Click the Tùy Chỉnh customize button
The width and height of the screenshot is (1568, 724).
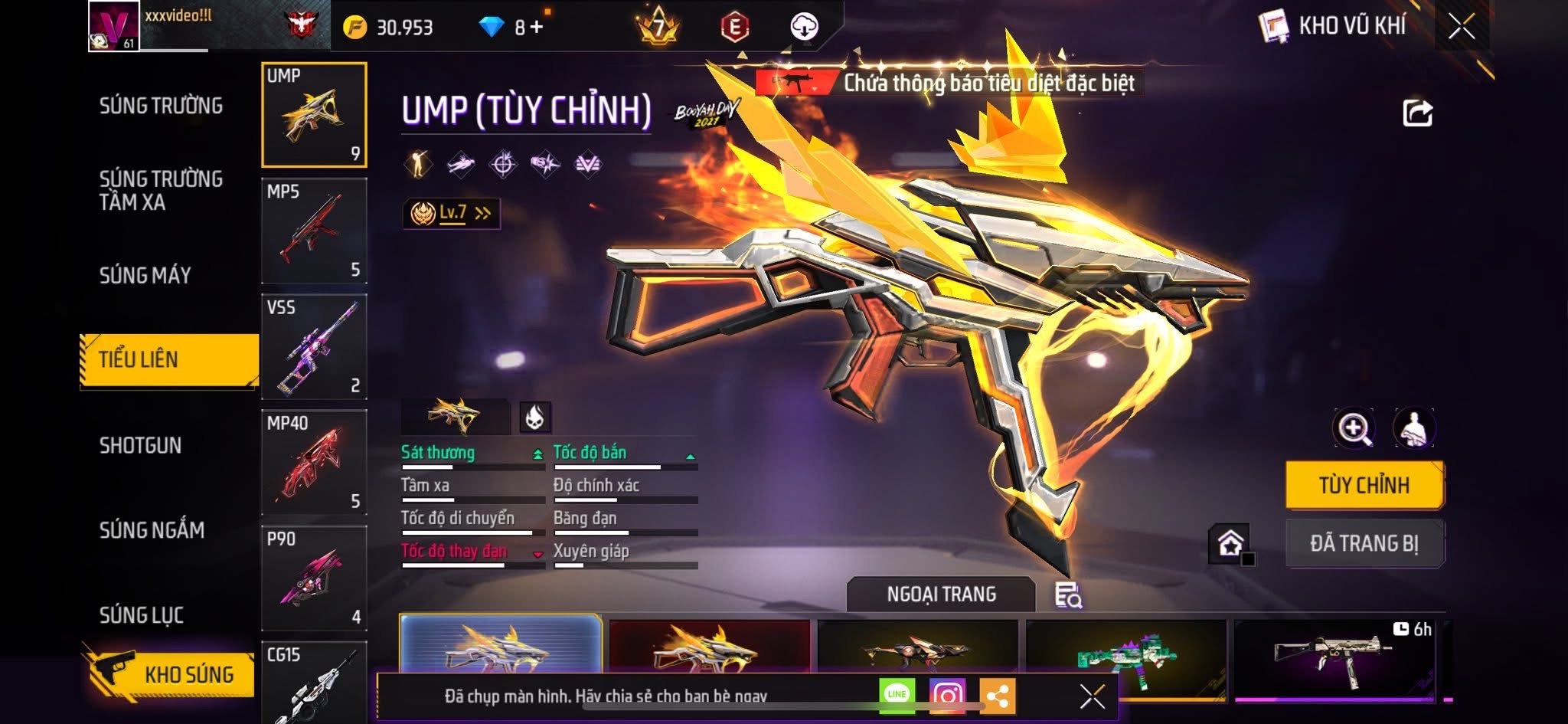[x=1364, y=485]
